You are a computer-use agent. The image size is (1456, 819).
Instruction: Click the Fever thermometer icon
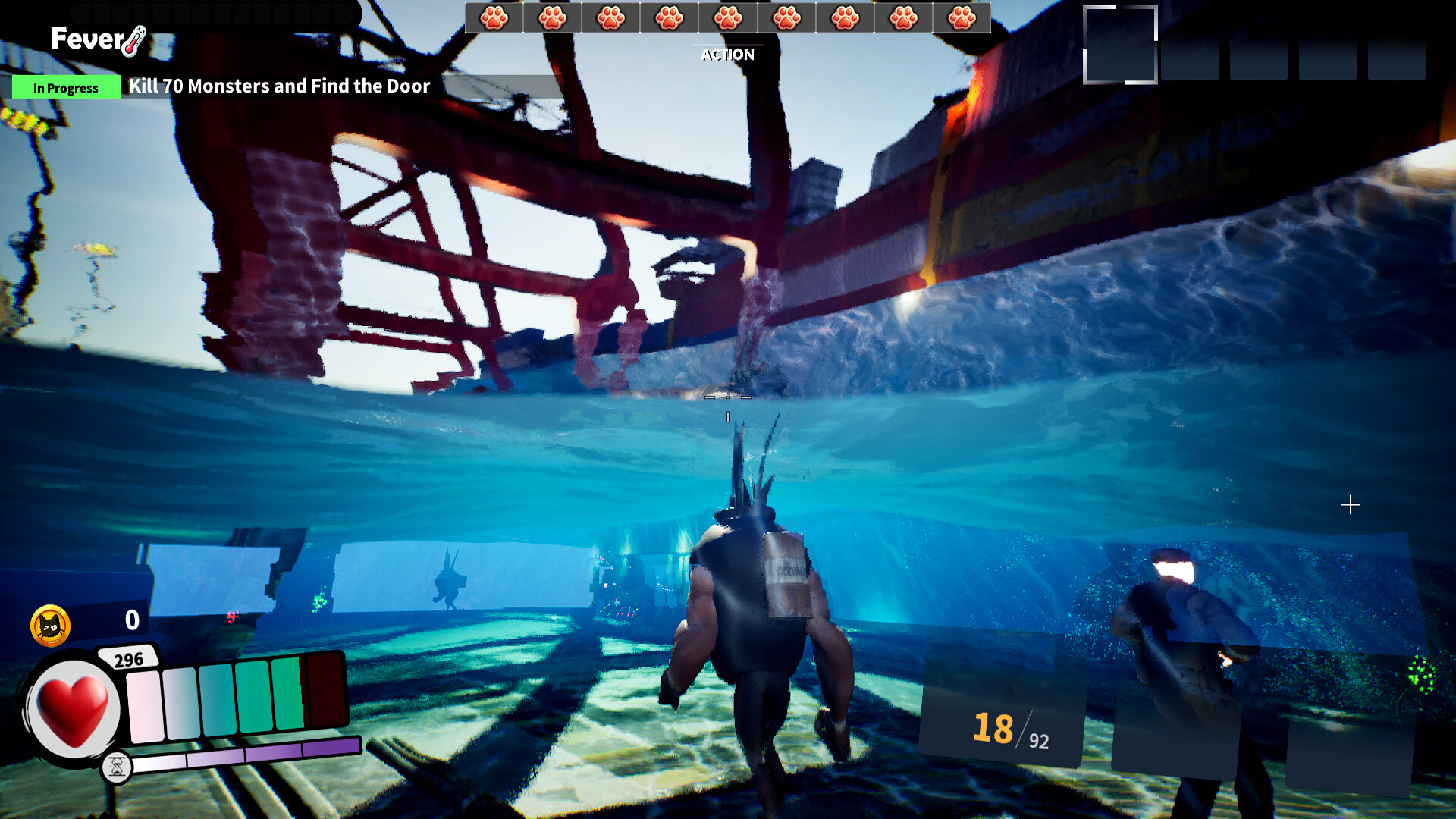point(134,41)
